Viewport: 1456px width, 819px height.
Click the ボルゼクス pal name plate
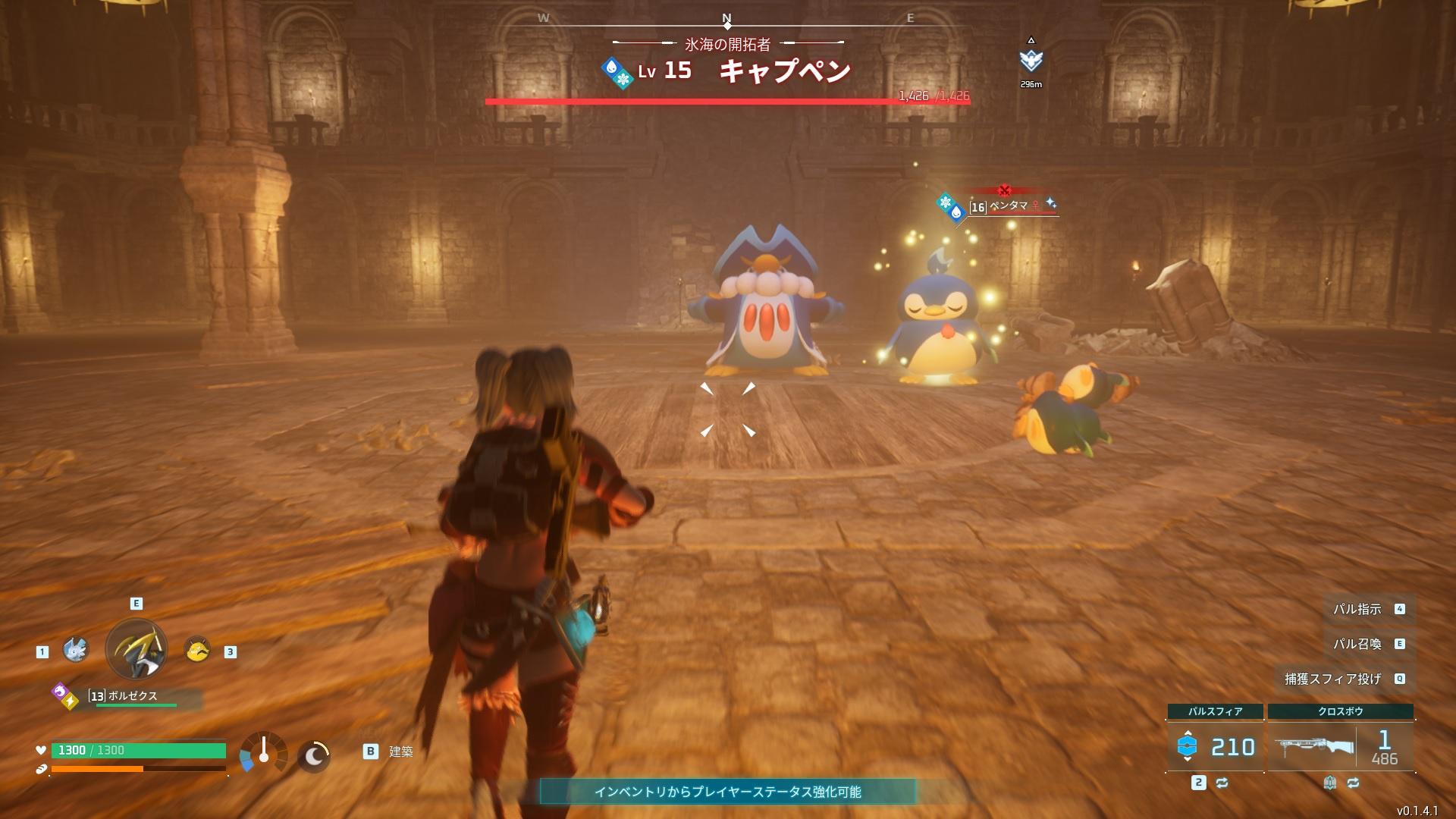click(133, 696)
